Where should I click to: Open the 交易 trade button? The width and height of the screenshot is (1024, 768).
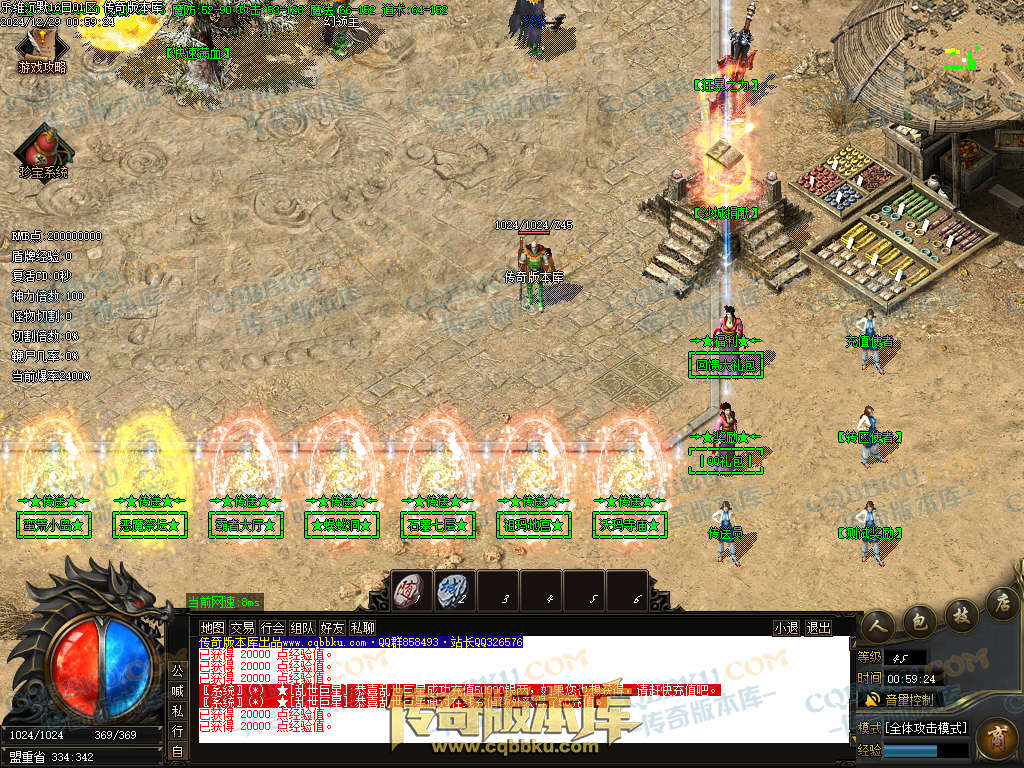(242, 628)
